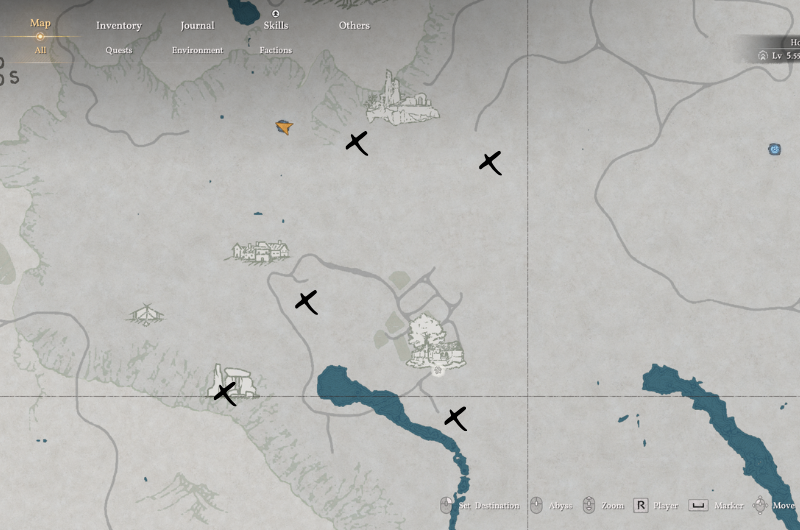Select the Map tab
This screenshot has height=530, width=800.
click(x=40, y=23)
